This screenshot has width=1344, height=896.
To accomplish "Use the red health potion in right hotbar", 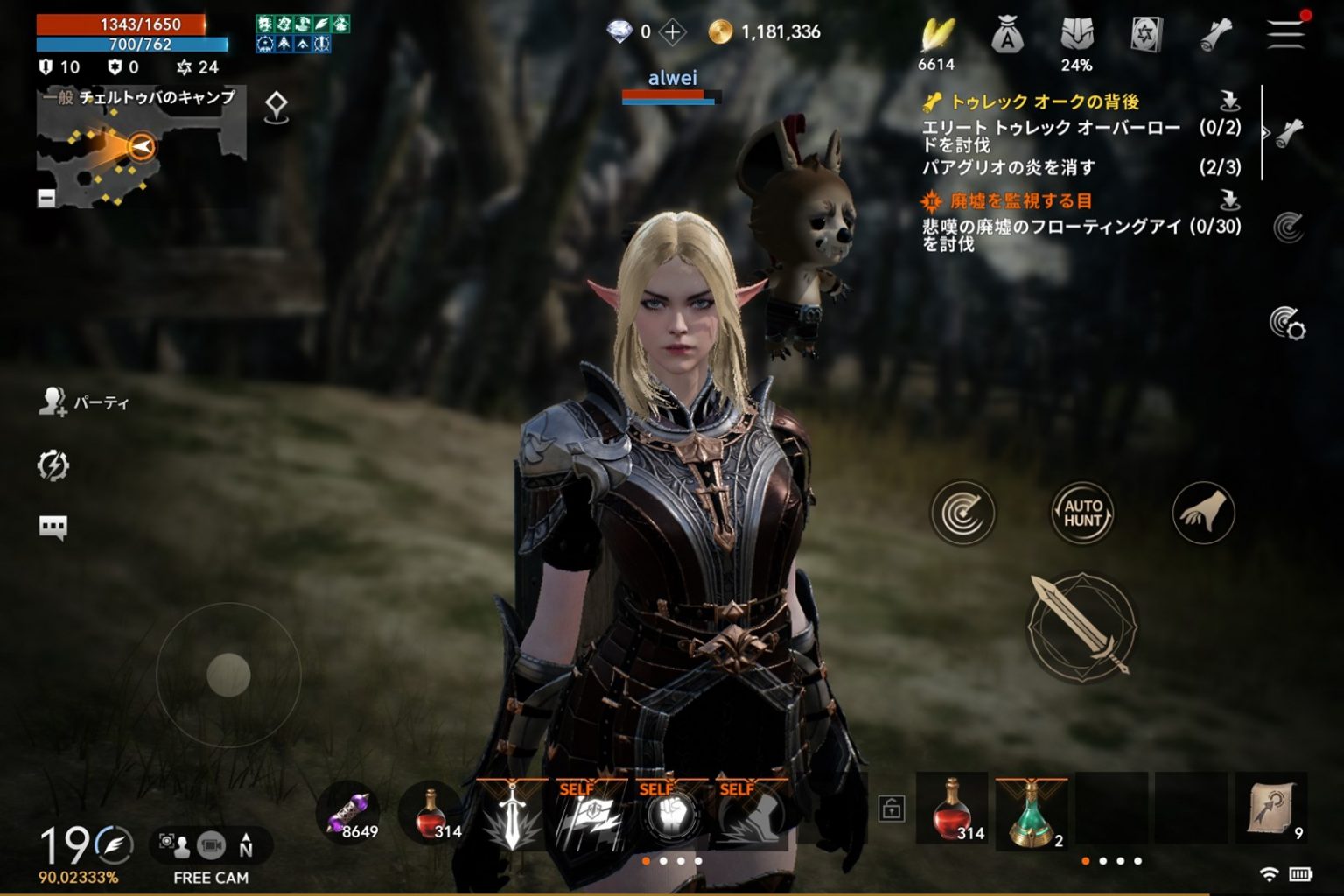I will click(x=952, y=809).
